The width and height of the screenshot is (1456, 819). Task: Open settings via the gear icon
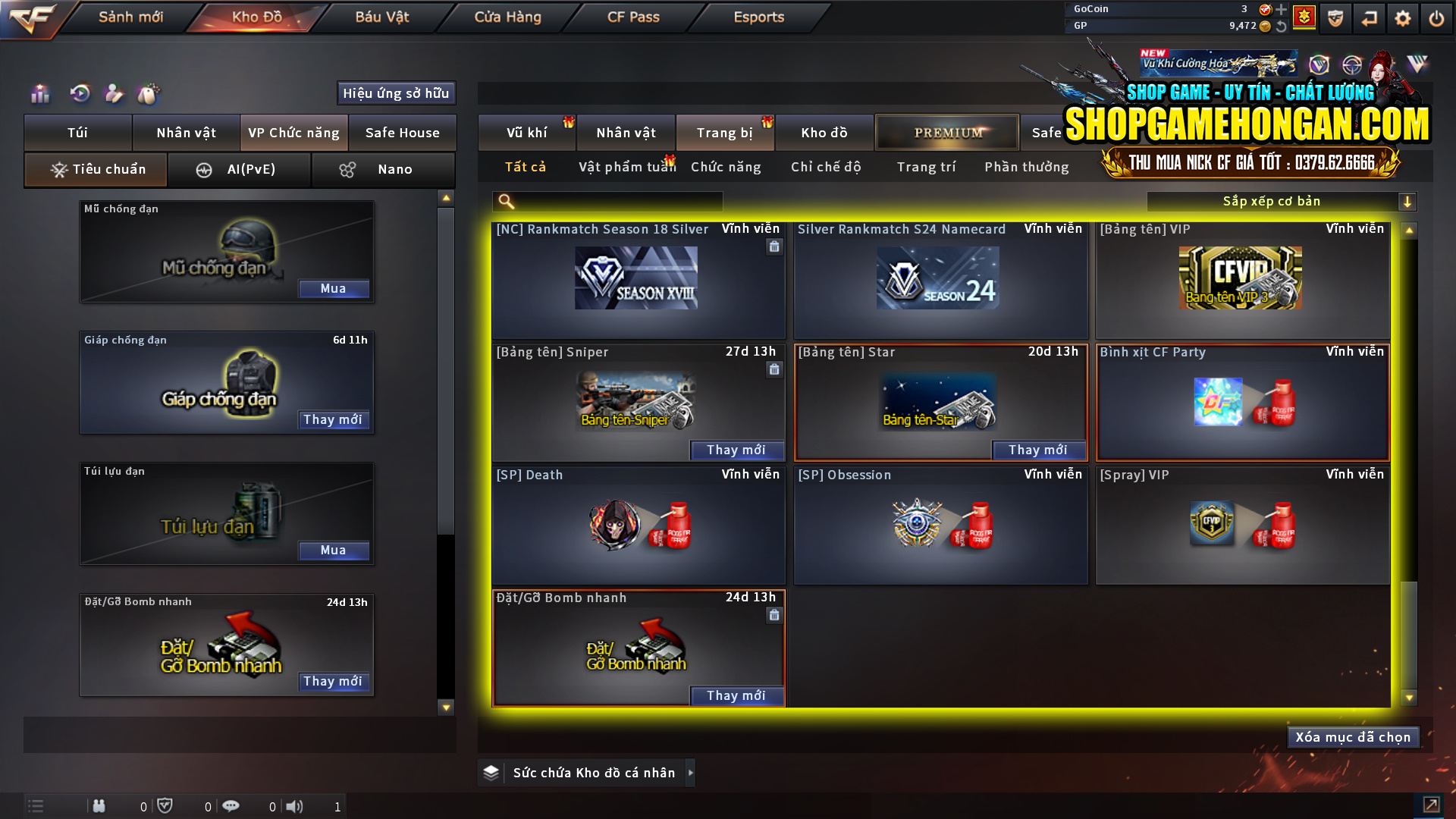pyautogui.click(x=1403, y=17)
